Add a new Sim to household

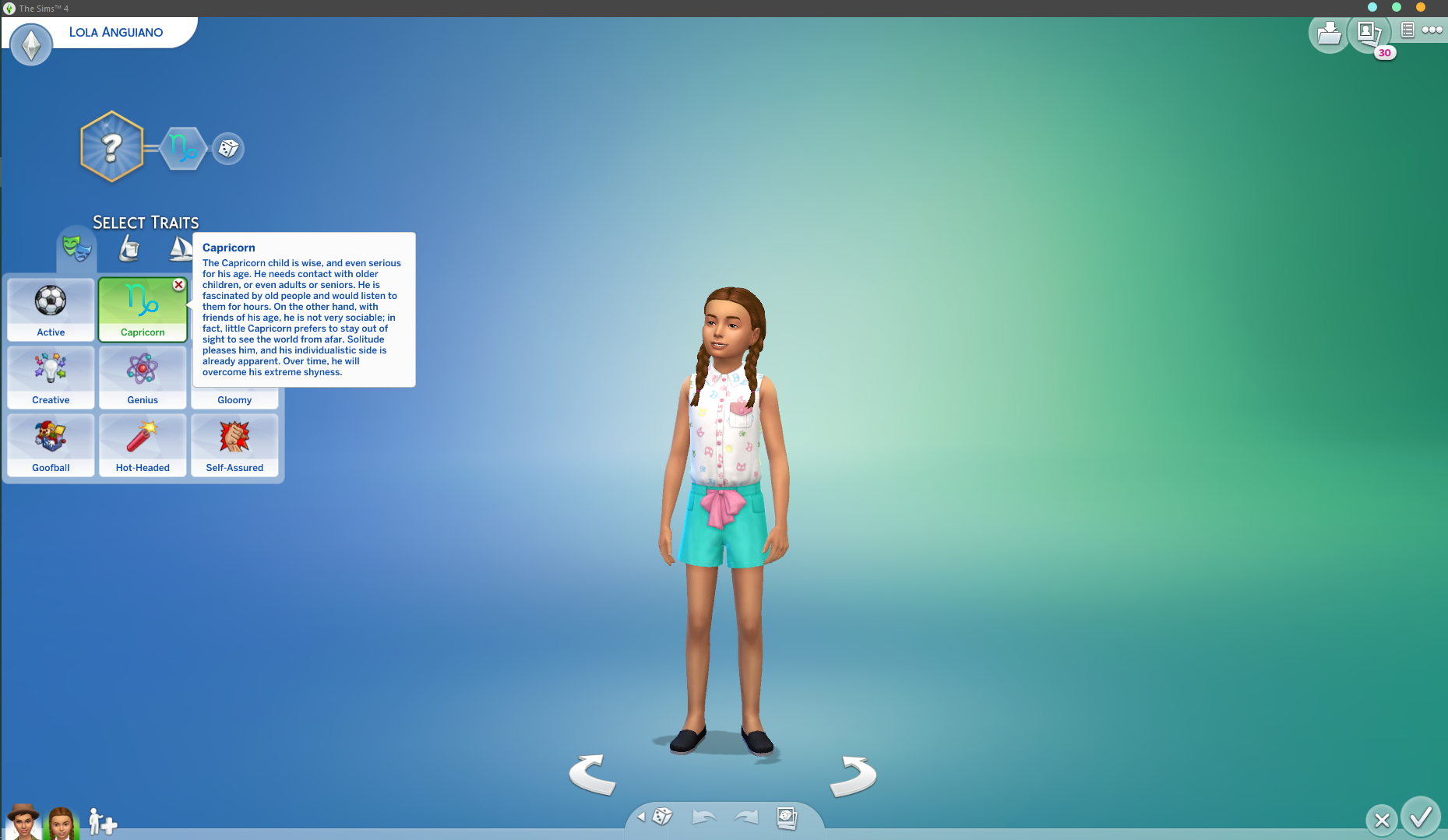click(x=102, y=821)
